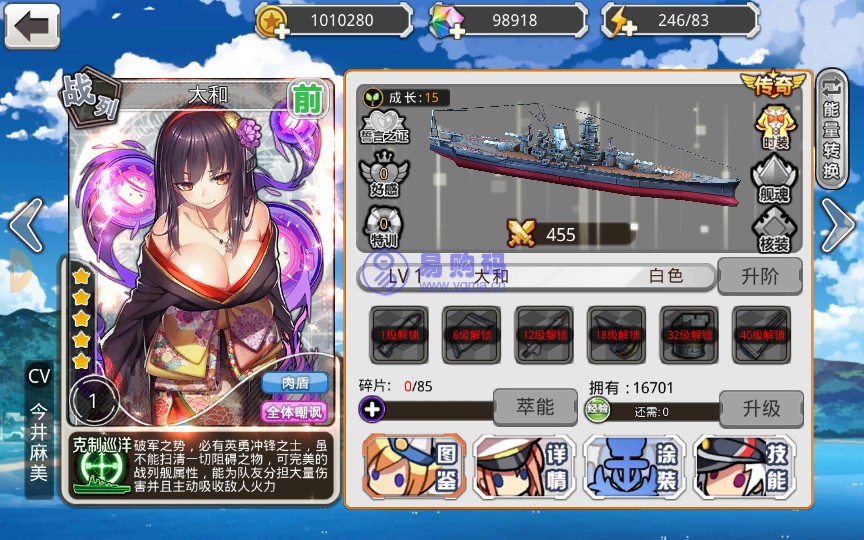
Task: Show the next ship with right arrow
Action: (838, 225)
